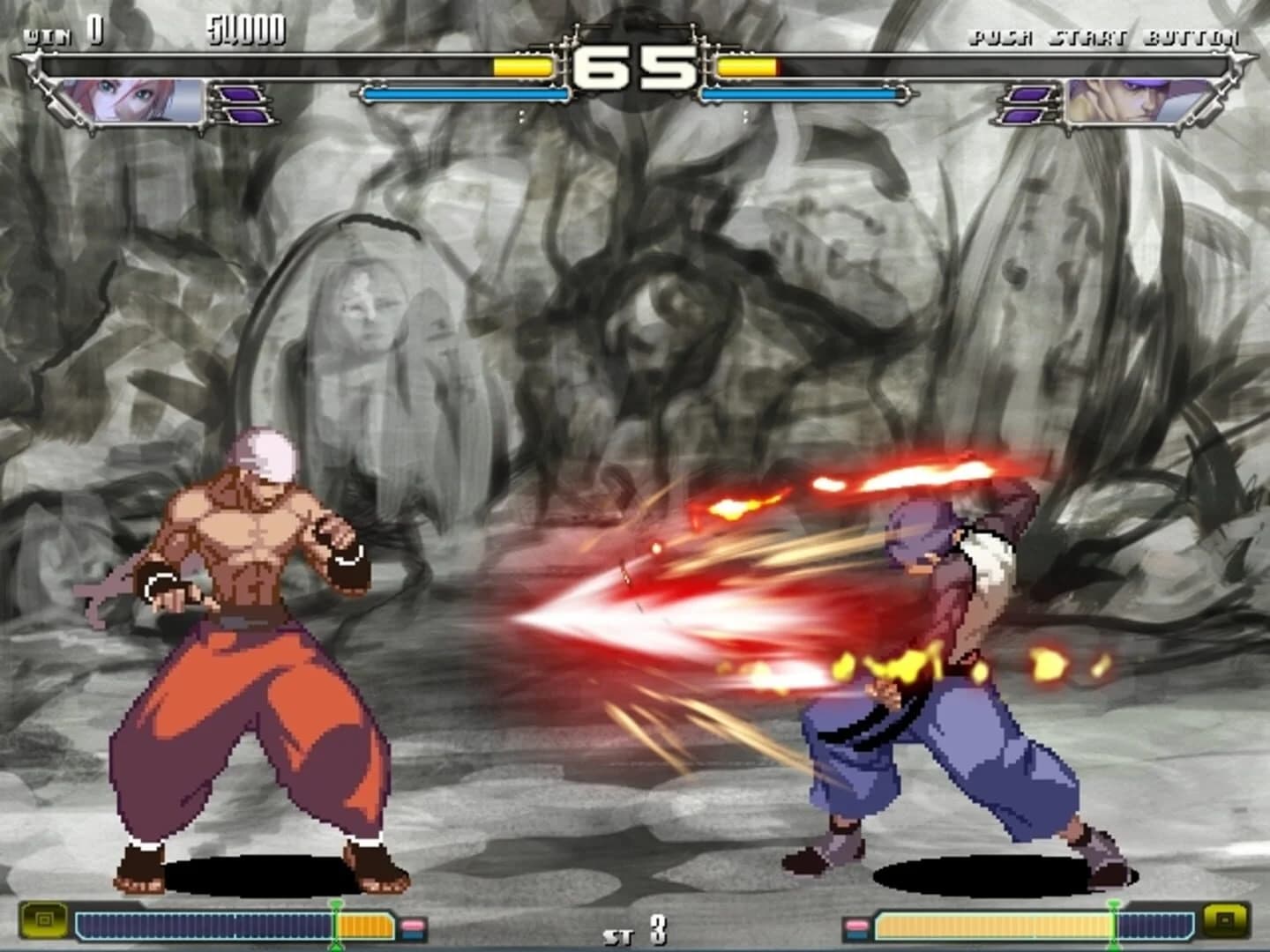This screenshot has width=1270, height=952.
Task: Click the green arrow marker atop Player 2's gauge
Action: tap(1113, 904)
